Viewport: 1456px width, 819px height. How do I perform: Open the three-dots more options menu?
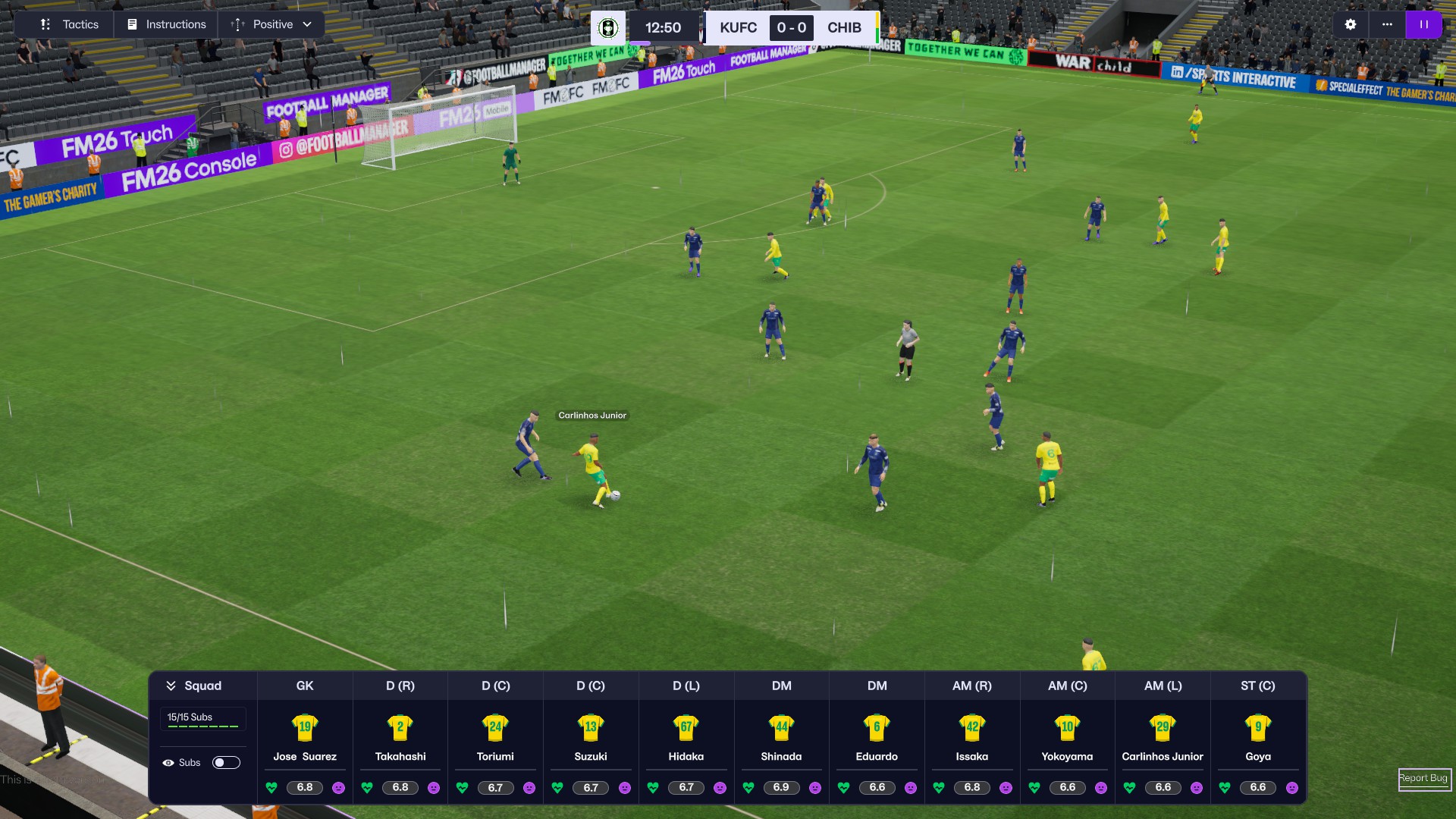point(1387,24)
